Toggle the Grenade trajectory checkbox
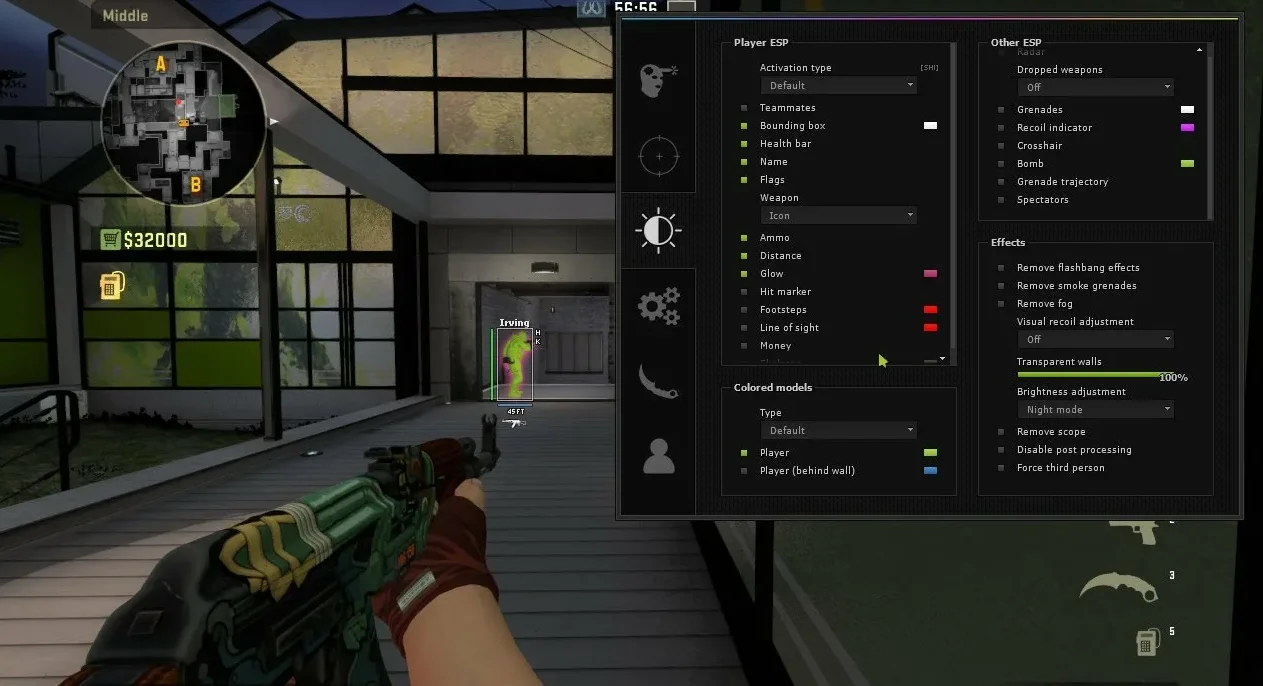 pyautogui.click(x=1001, y=182)
